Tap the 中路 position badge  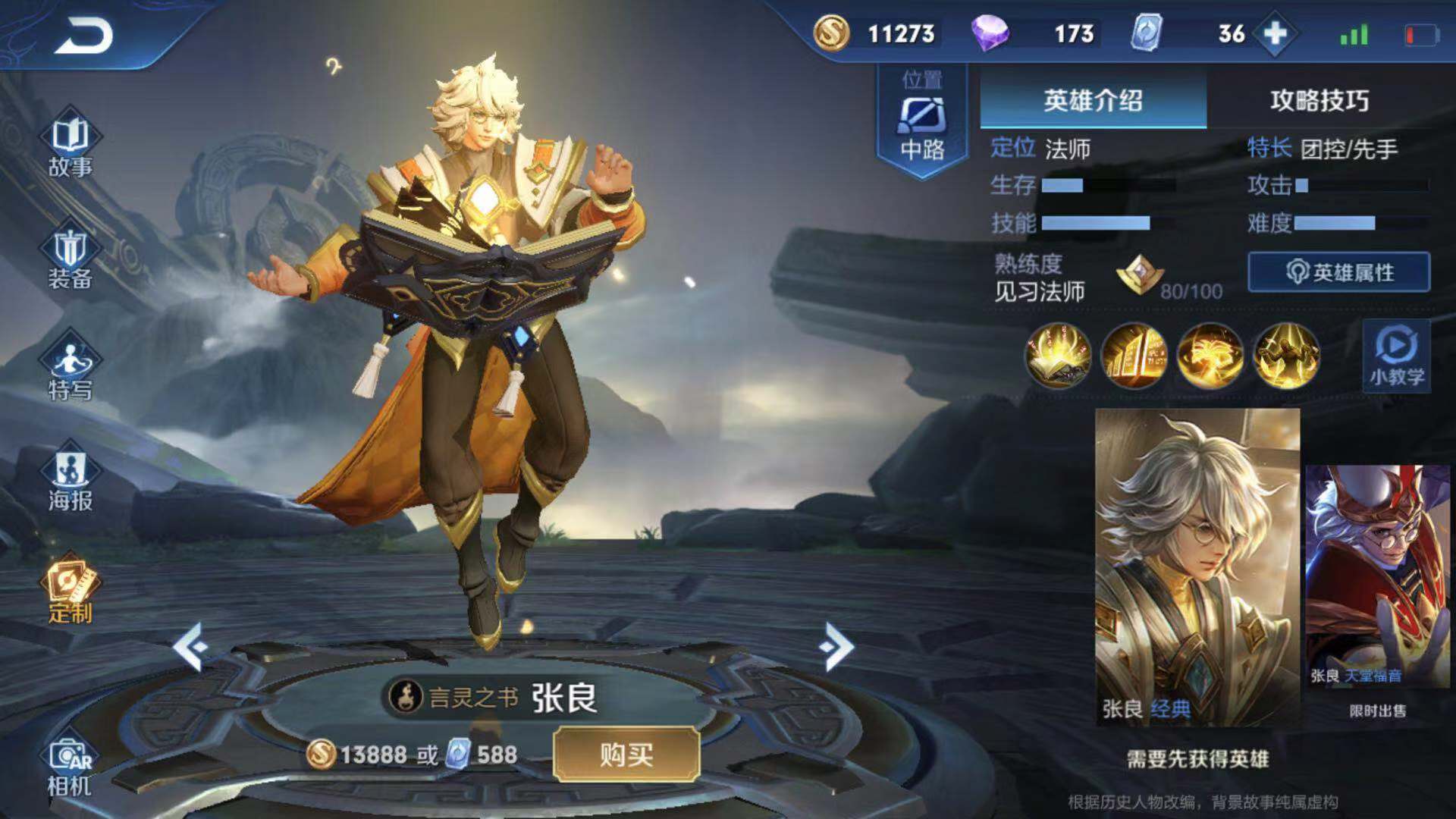click(x=922, y=121)
